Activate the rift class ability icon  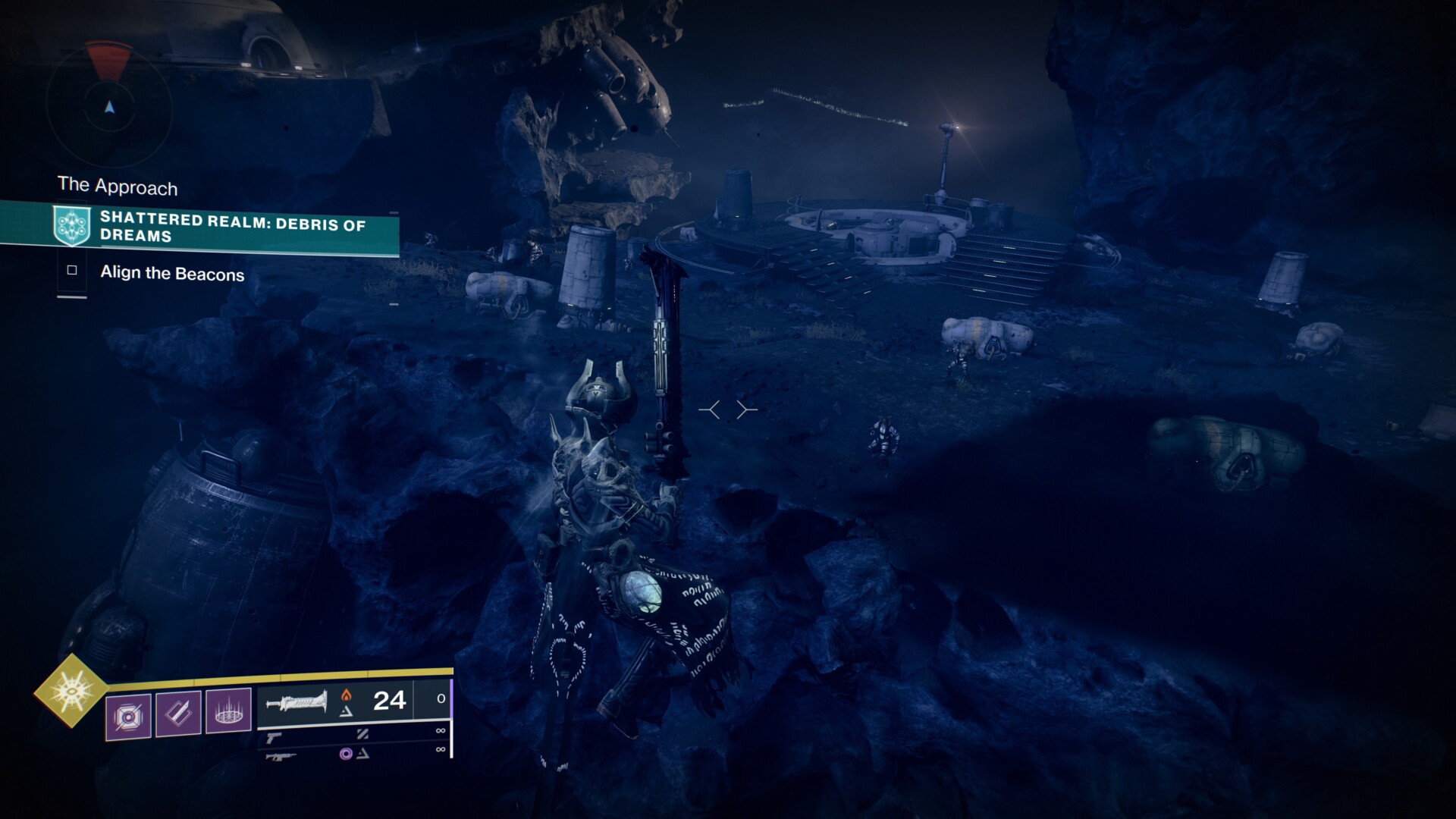point(228,711)
